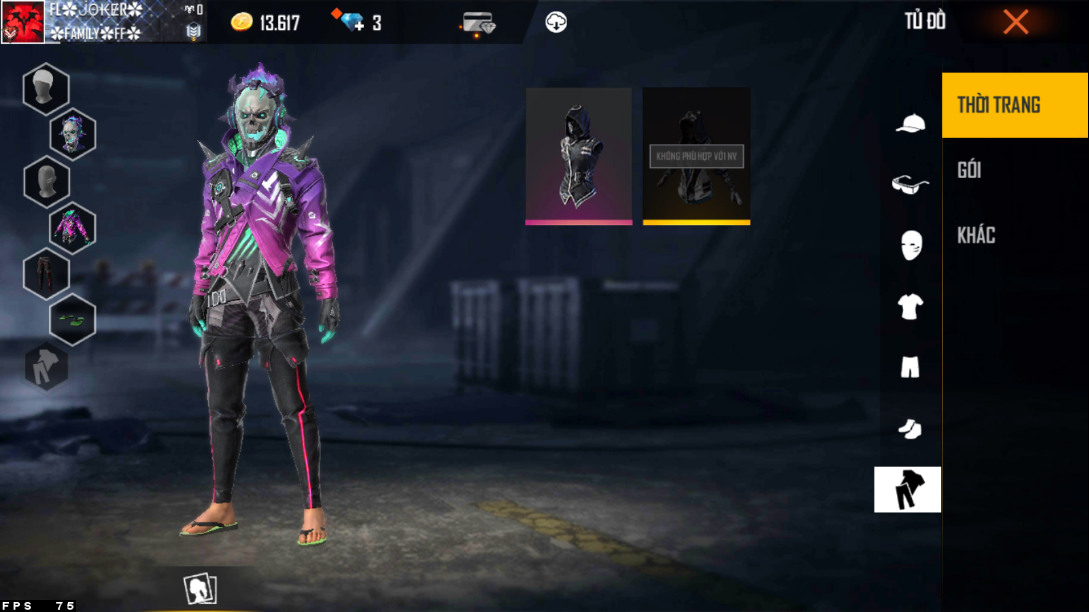Close the wardrobe with the orange X
Screen dimensions: 1089x612
tap(1015, 21)
